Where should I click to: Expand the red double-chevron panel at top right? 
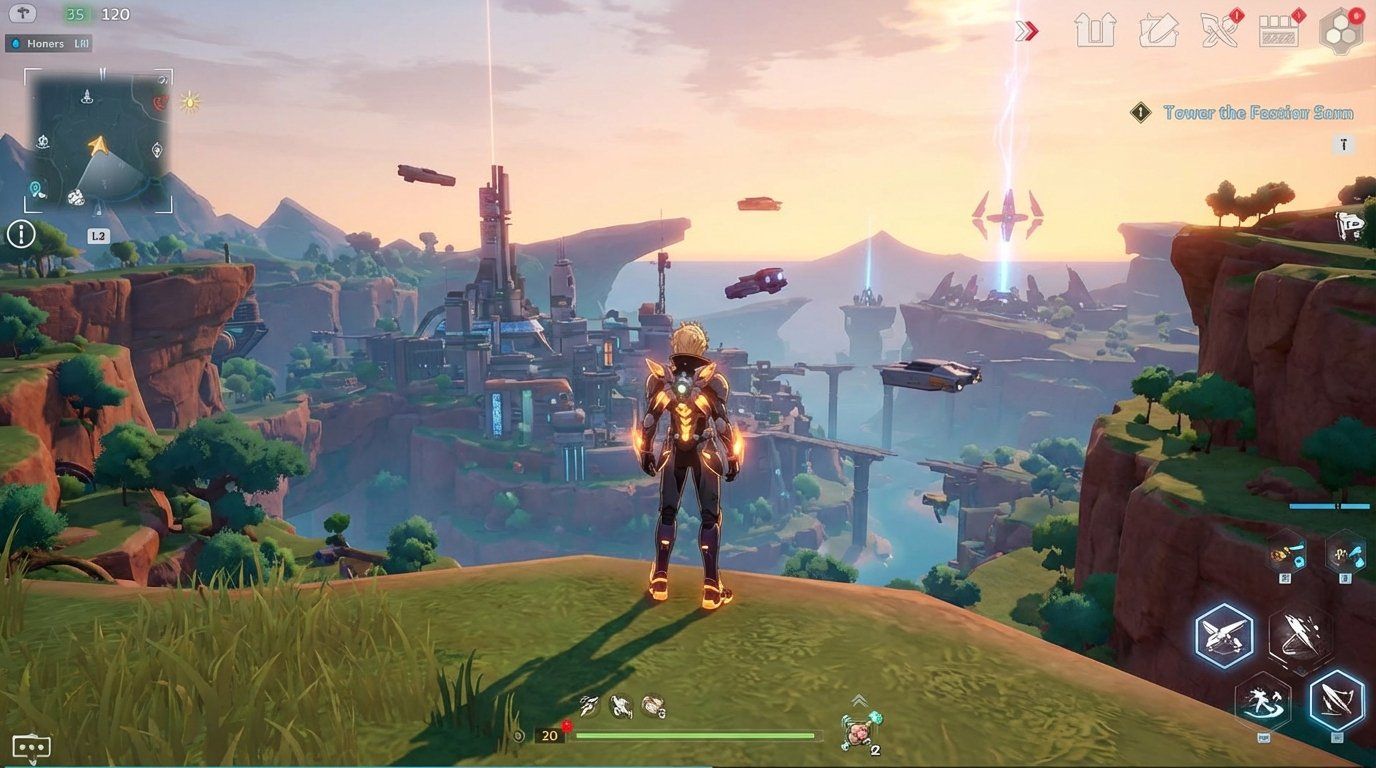(x=1024, y=30)
